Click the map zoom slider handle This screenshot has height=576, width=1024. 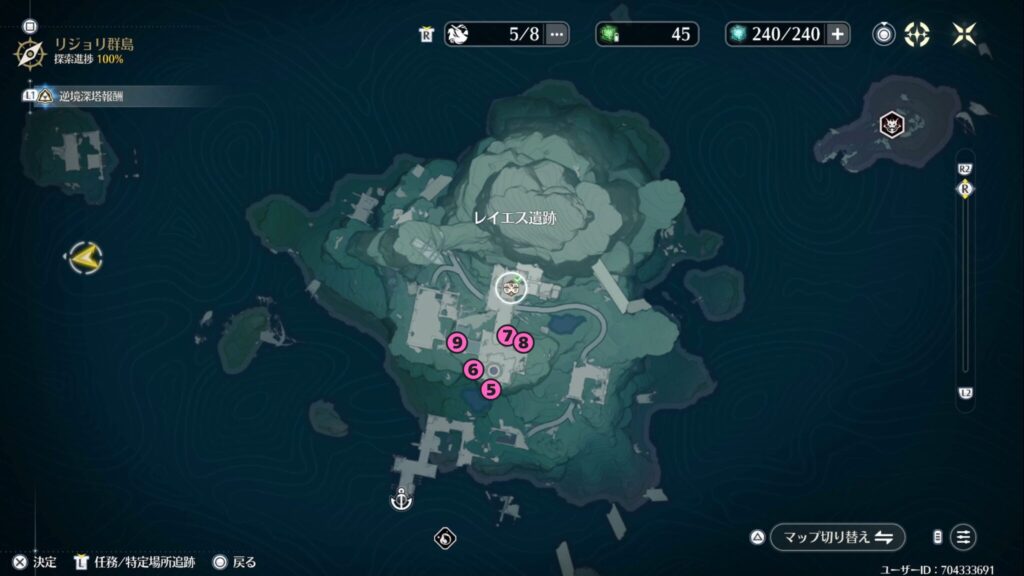965,189
